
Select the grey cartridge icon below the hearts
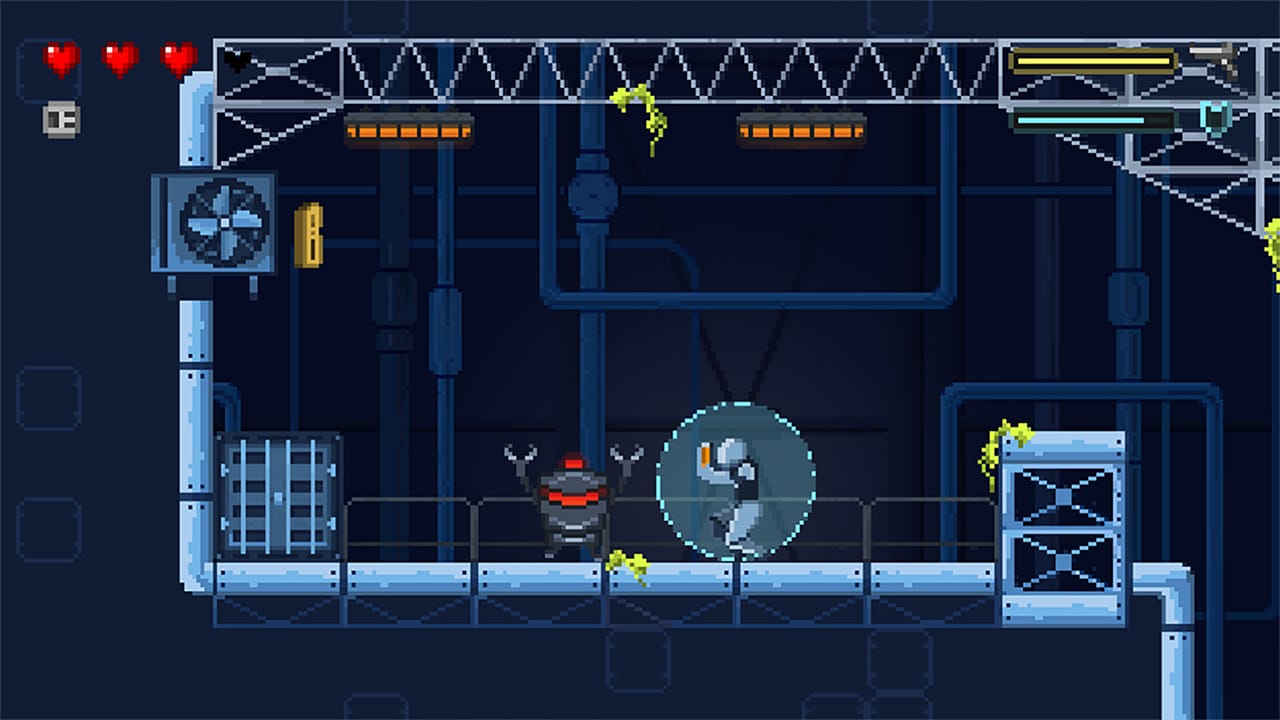point(59,120)
